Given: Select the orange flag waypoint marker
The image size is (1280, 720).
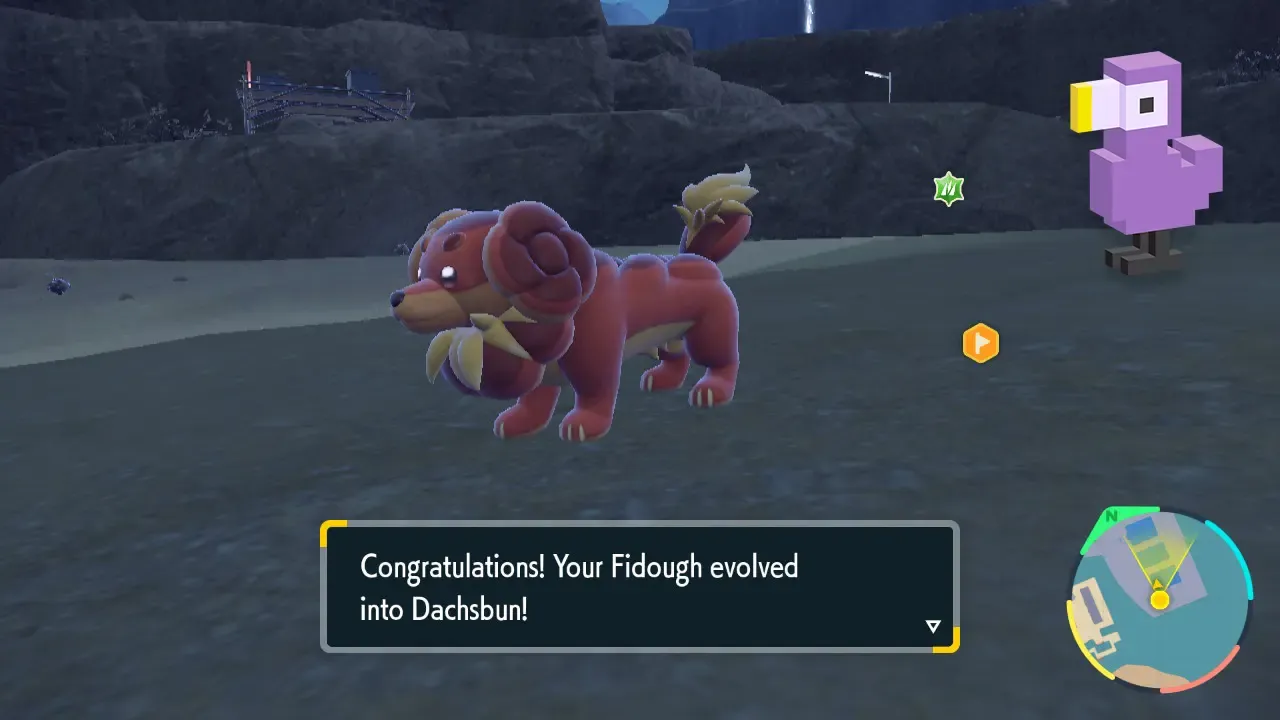Looking at the screenshot, I should [x=980, y=343].
